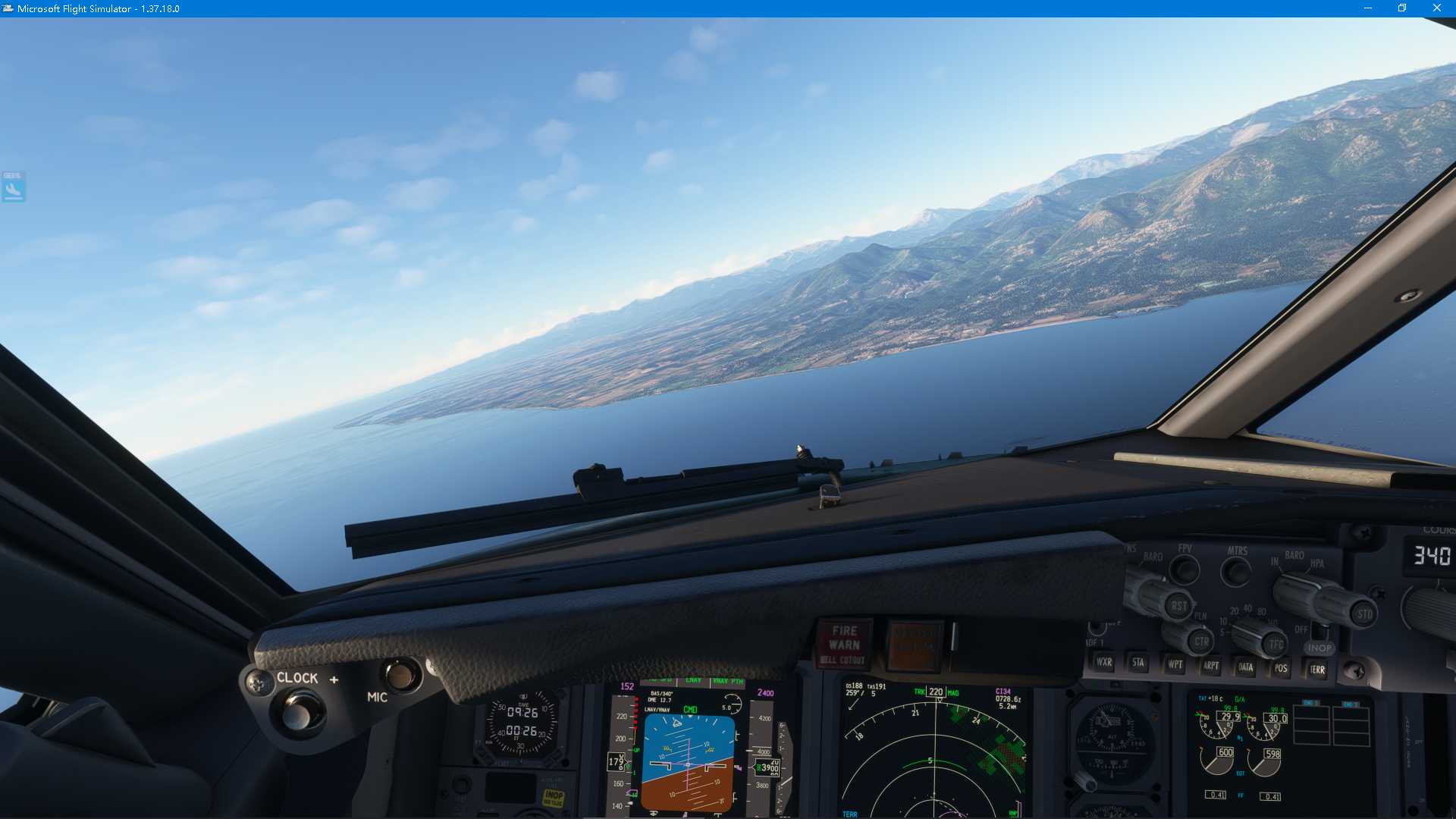Expand the in-game toolbar icon on screen edge
Screen dimensions: 1456x819
pos(12,186)
